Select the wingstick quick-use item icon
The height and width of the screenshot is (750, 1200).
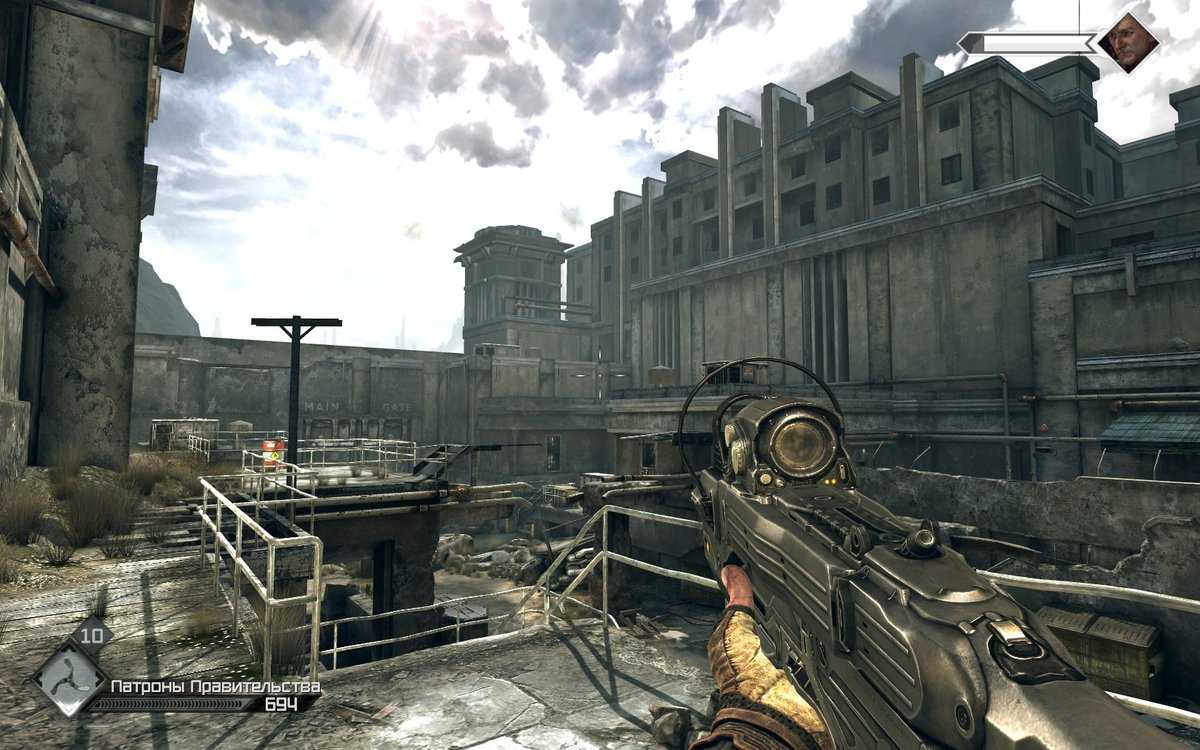coord(69,679)
